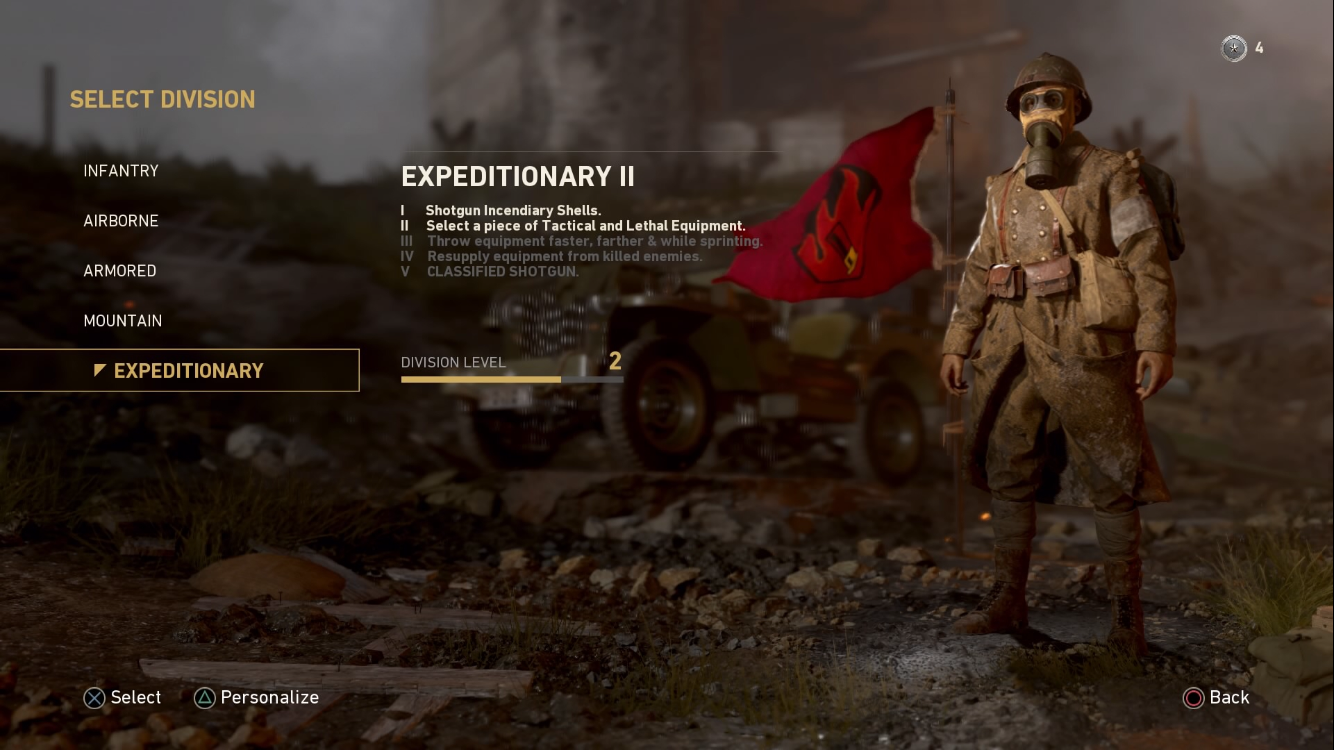Switch to the Mountain division
1334x750 pixels.
coord(123,321)
